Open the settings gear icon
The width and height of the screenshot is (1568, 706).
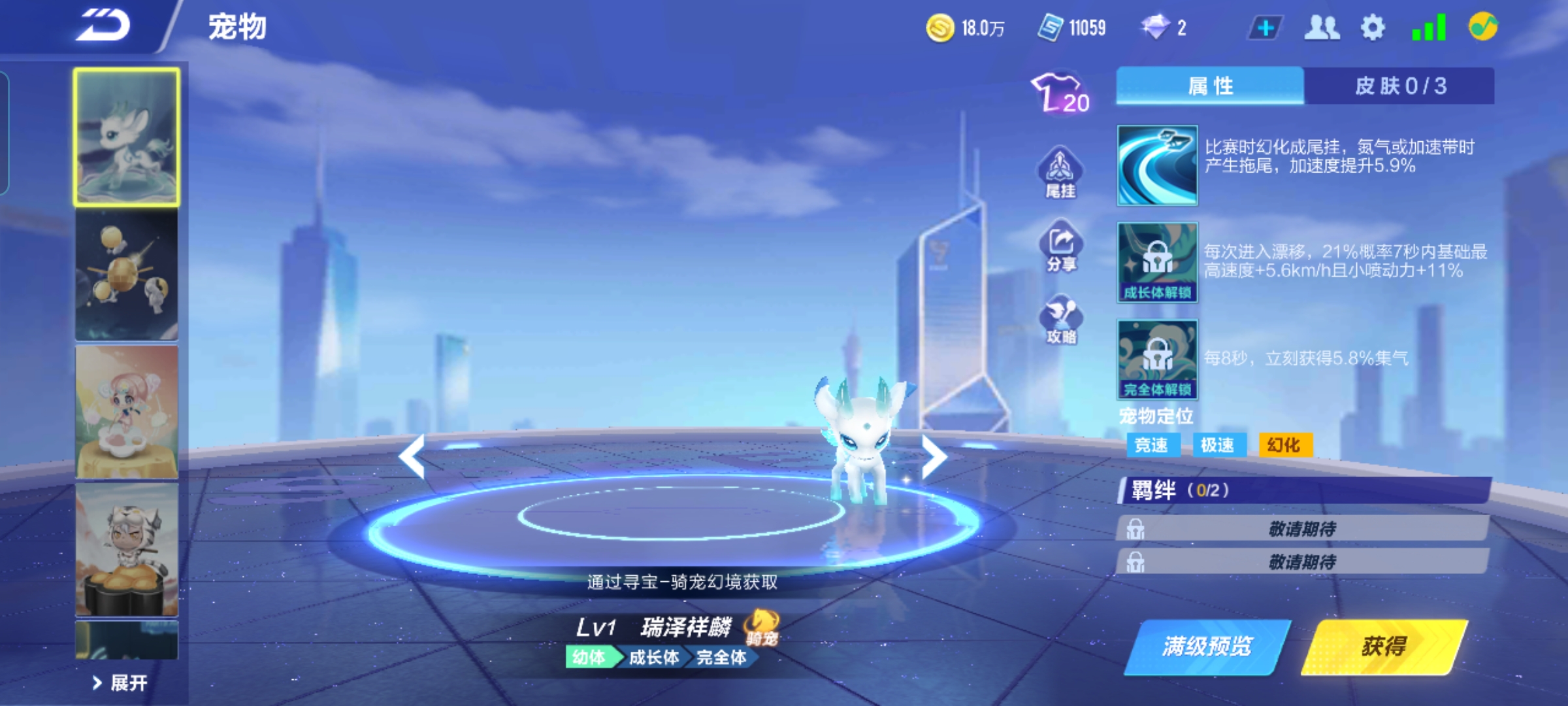pos(1371,27)
